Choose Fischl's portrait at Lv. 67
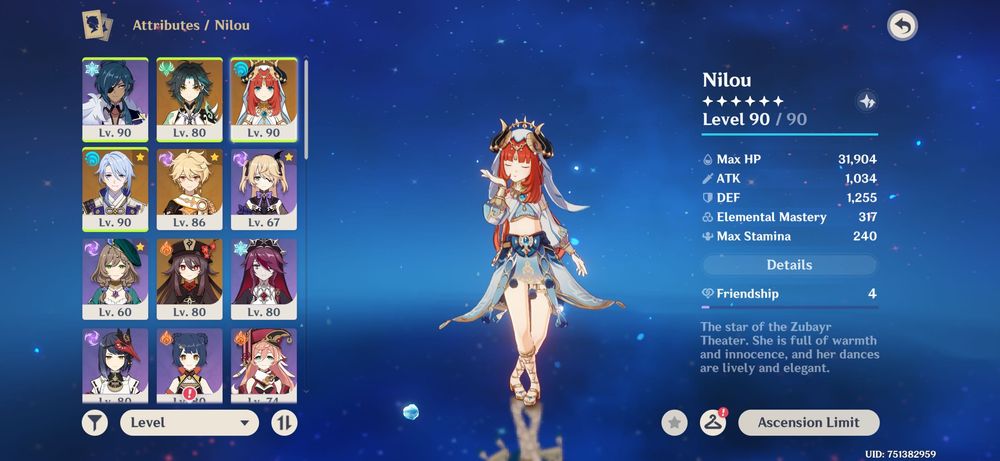The height and width of the screenshot is (461, 1000). click(x=264, y=189)
